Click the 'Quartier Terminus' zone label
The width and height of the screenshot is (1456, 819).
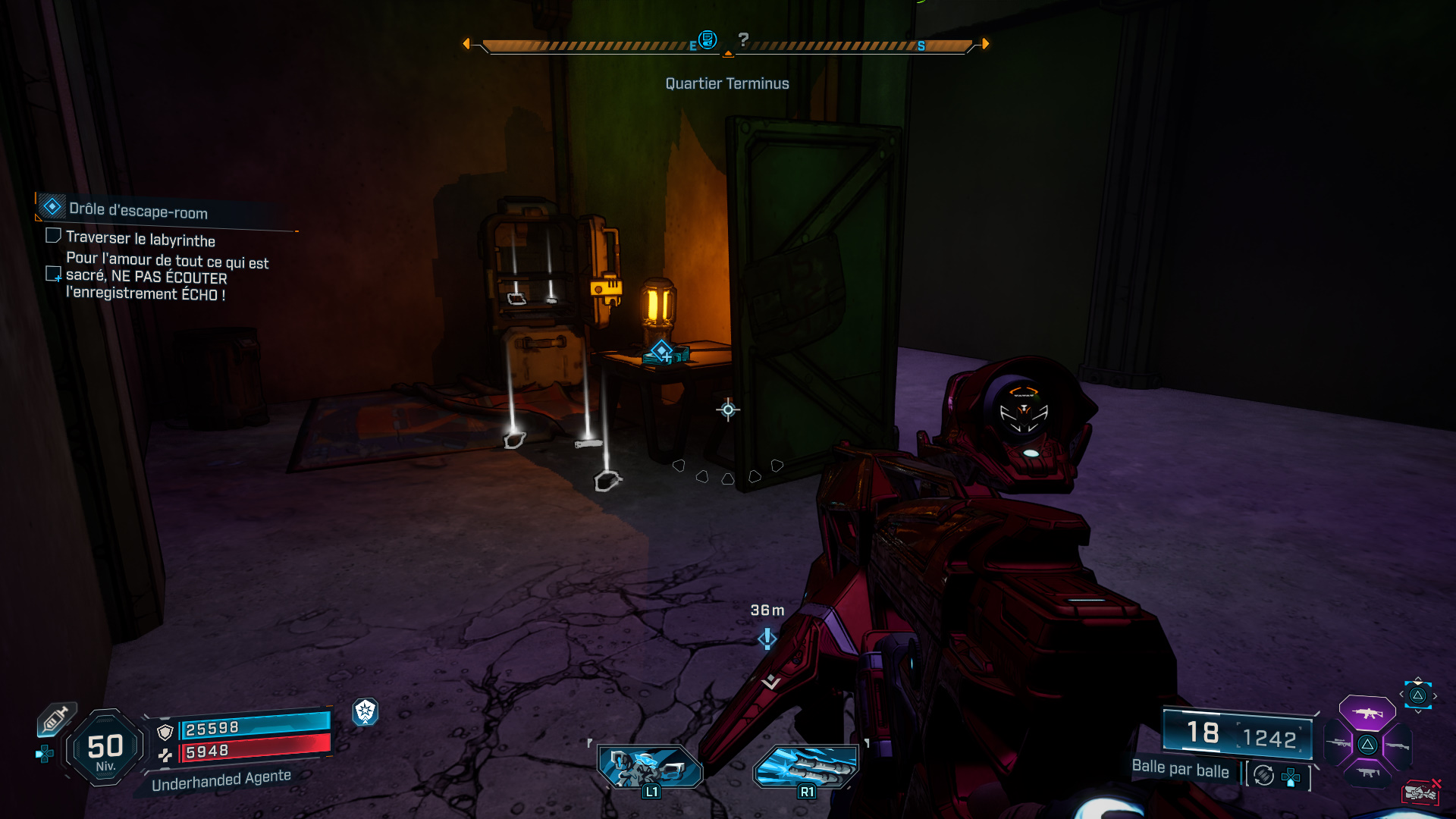click(x=727, y=83)
